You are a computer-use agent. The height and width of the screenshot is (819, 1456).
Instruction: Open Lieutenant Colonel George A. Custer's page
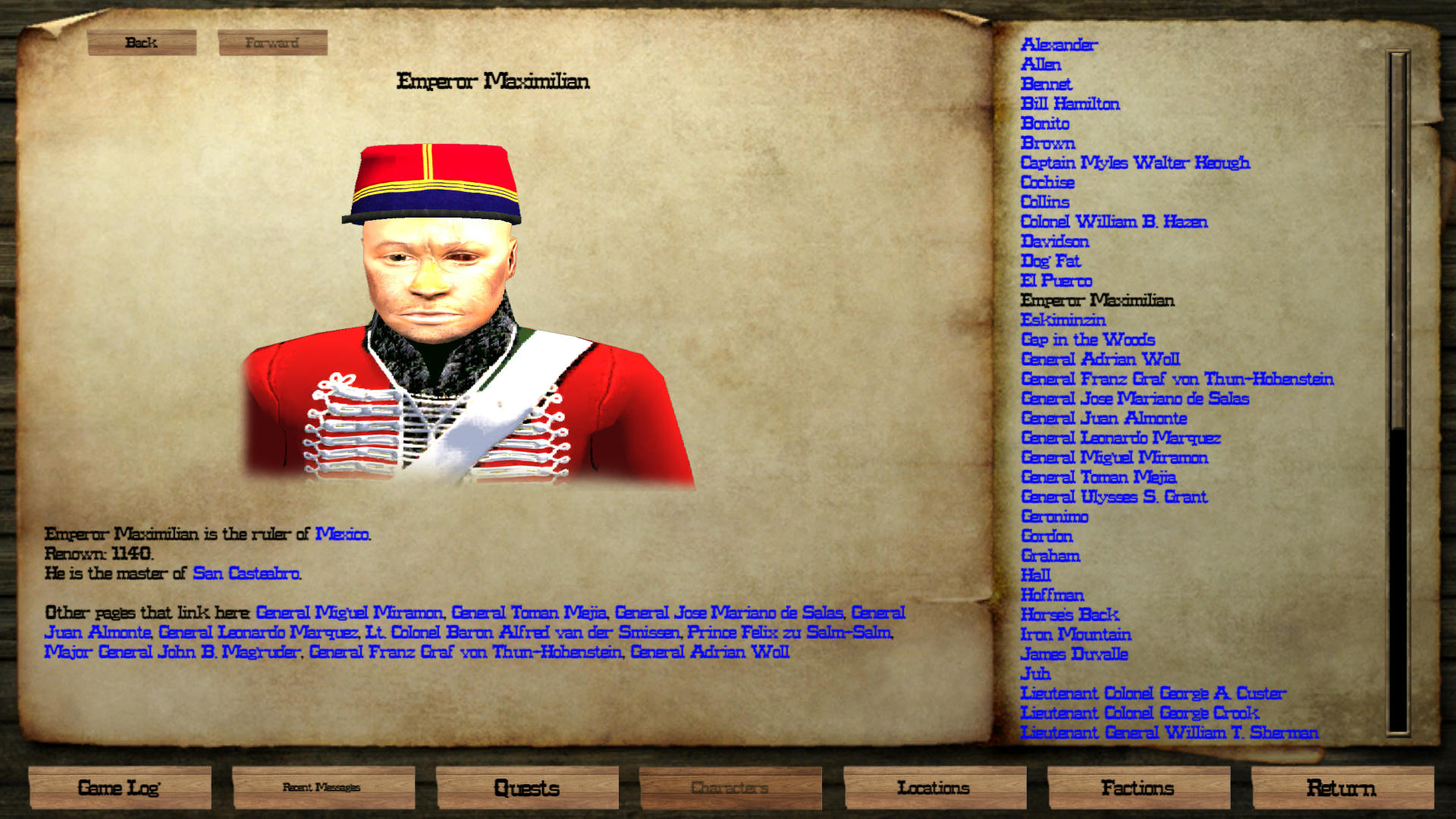pyautogui.click(x=1154, y=693)
